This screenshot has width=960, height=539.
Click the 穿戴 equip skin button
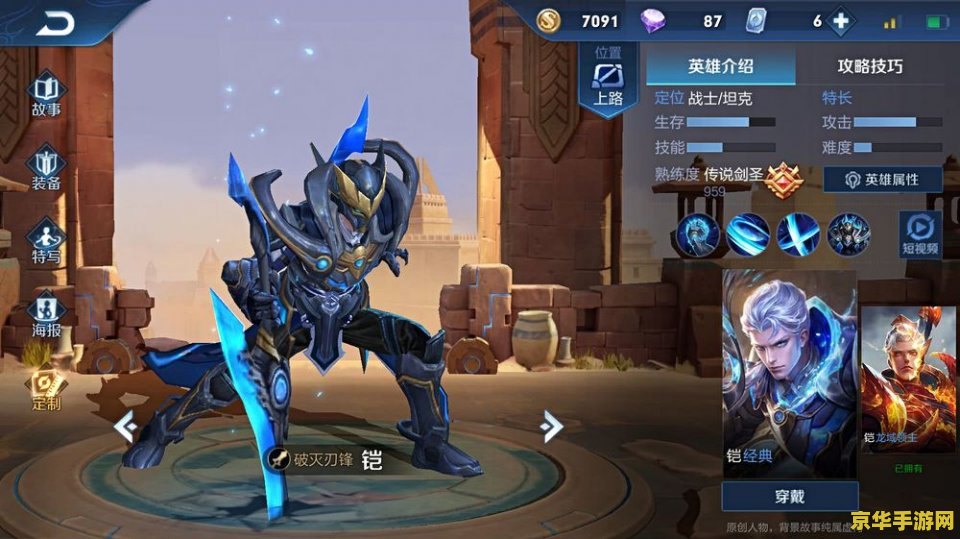(790, 496)
